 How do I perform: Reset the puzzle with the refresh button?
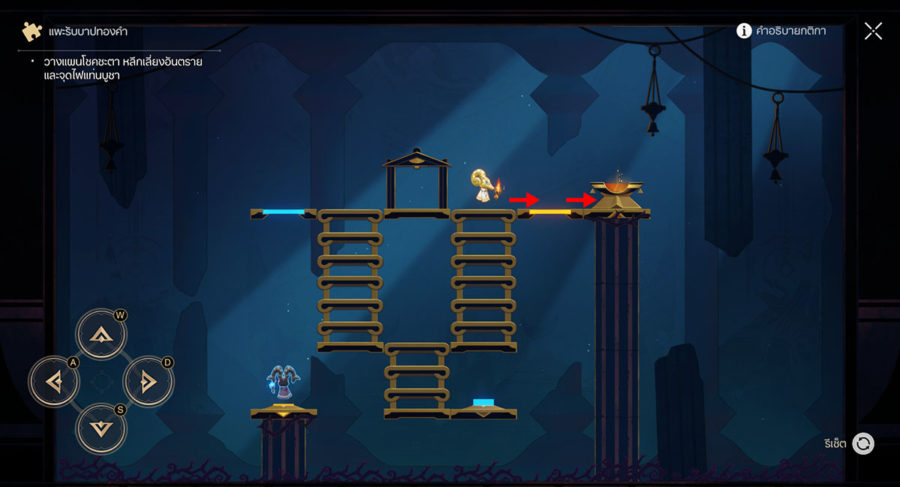[863, 443]
